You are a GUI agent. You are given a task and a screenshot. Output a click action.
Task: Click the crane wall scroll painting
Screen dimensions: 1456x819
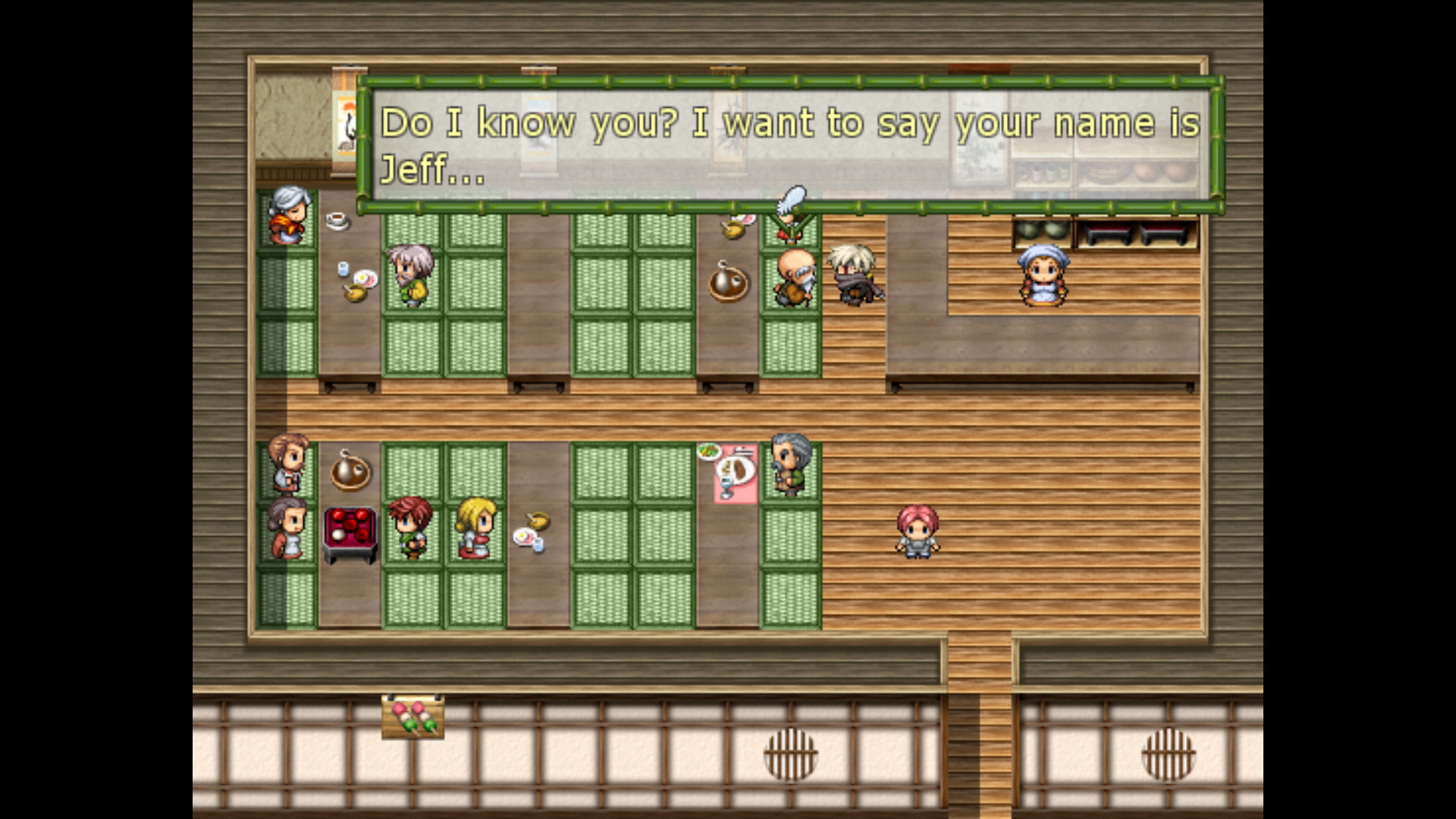pyautogui.click(x=346, y=129)
